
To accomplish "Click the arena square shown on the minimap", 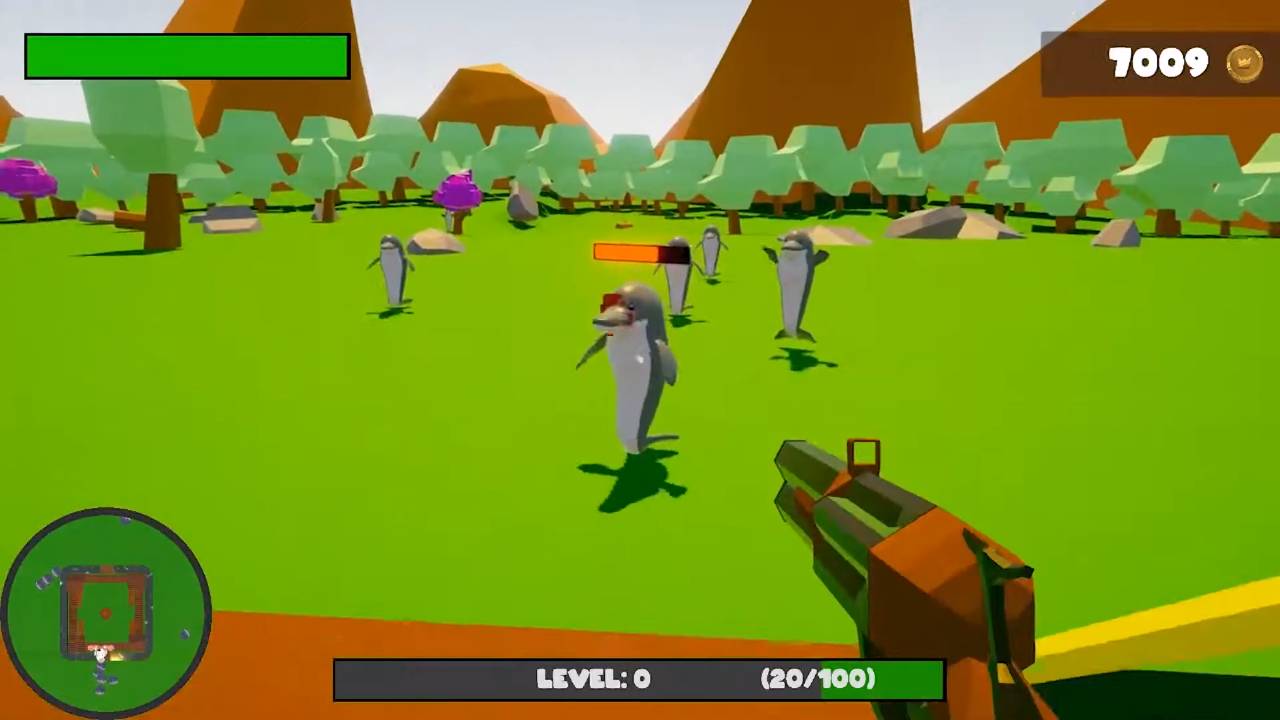I will tap(106, 600).
